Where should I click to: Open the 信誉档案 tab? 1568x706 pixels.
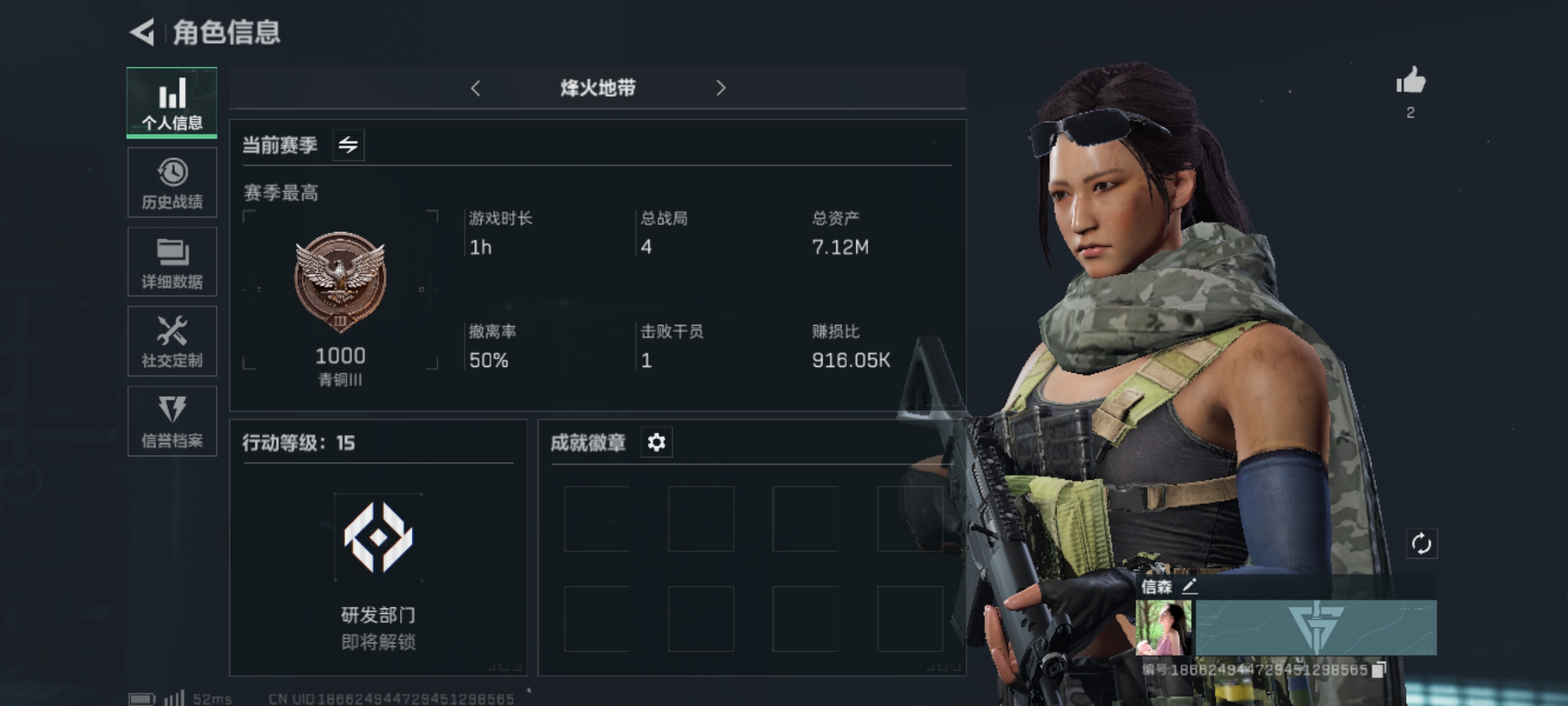(x=172, y=422)
